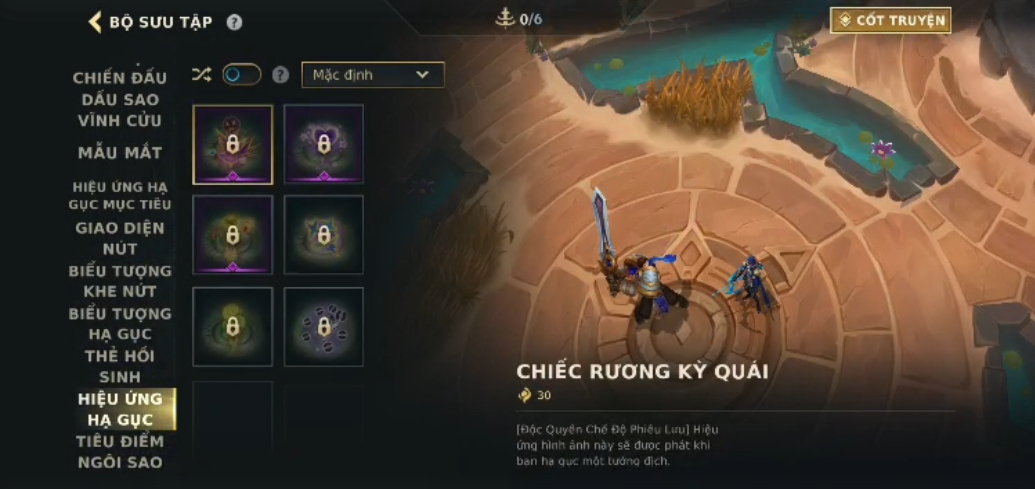This screenshot has height=489, width=1035.
Task: Choose the locked effect with dark orbs
Action: click(323, 327)
